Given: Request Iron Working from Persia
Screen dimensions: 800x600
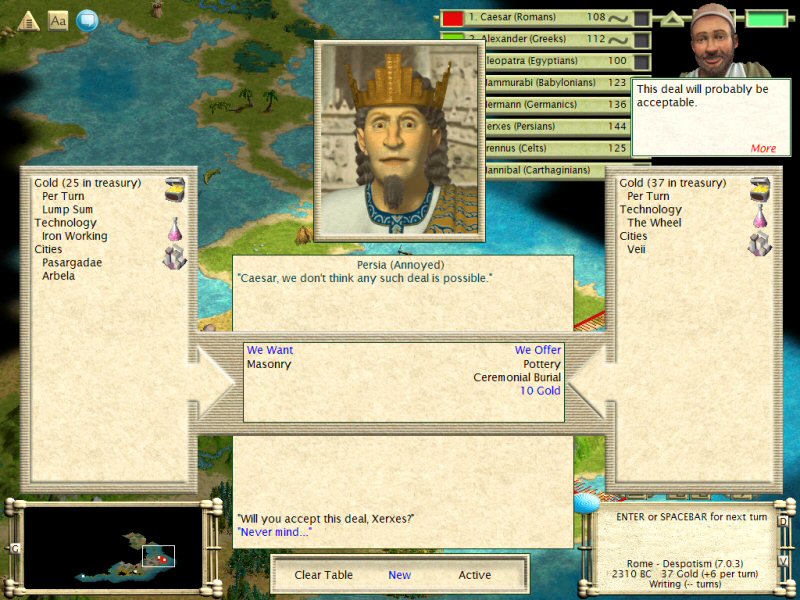Looking at the screenshot, I should (74, 236).
